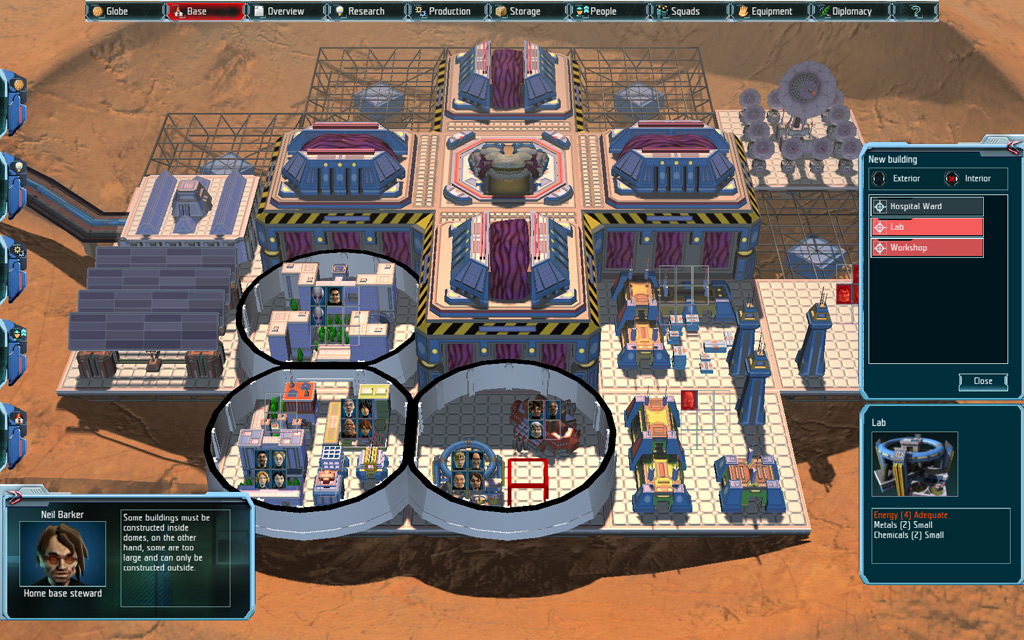The width and height of the screenshot is (1024, 640).
Task: Close the New building panel
Action: coord(983,381)
